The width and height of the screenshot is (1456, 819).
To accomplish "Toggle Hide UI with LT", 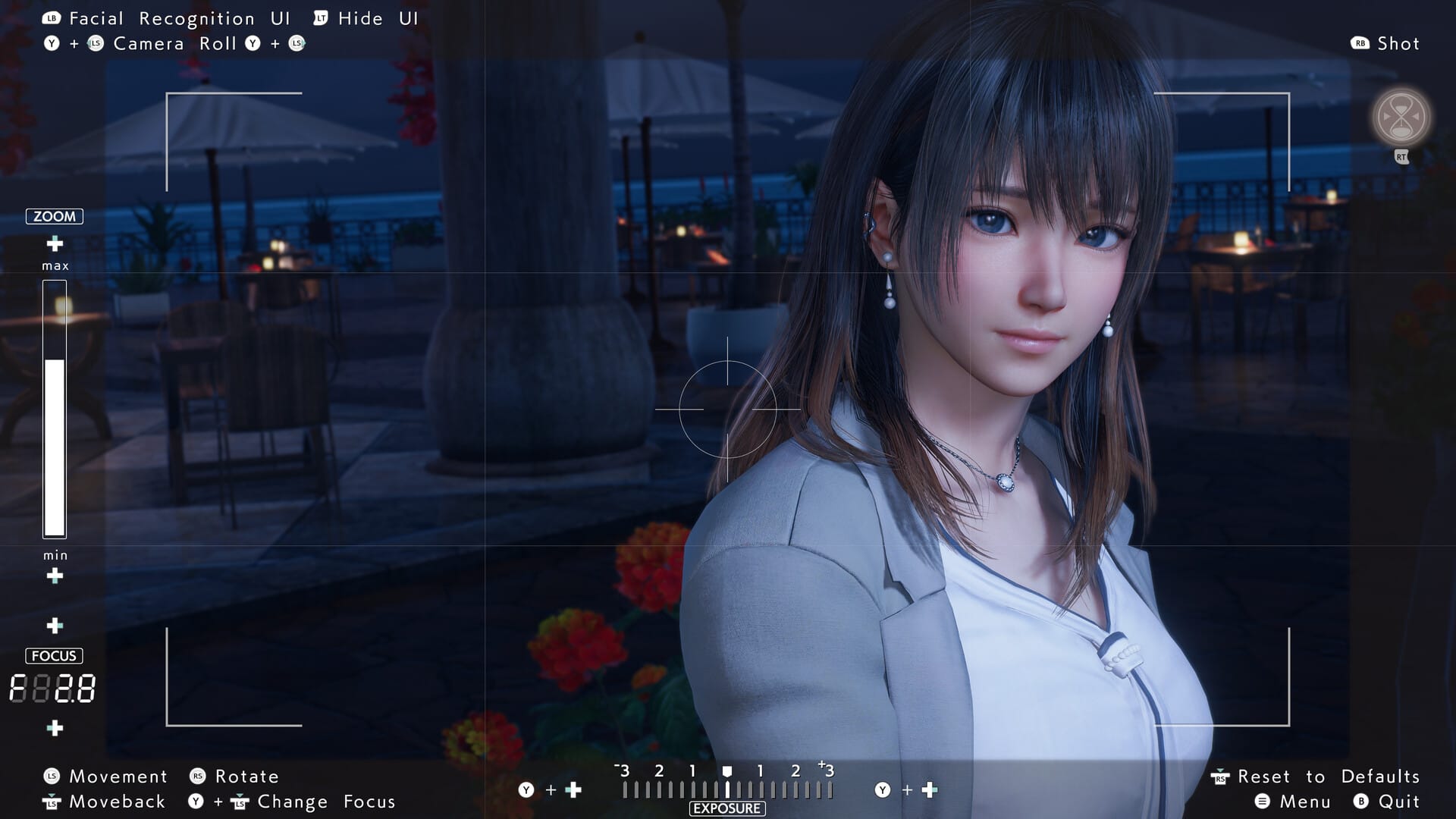I will coord(319,17).
